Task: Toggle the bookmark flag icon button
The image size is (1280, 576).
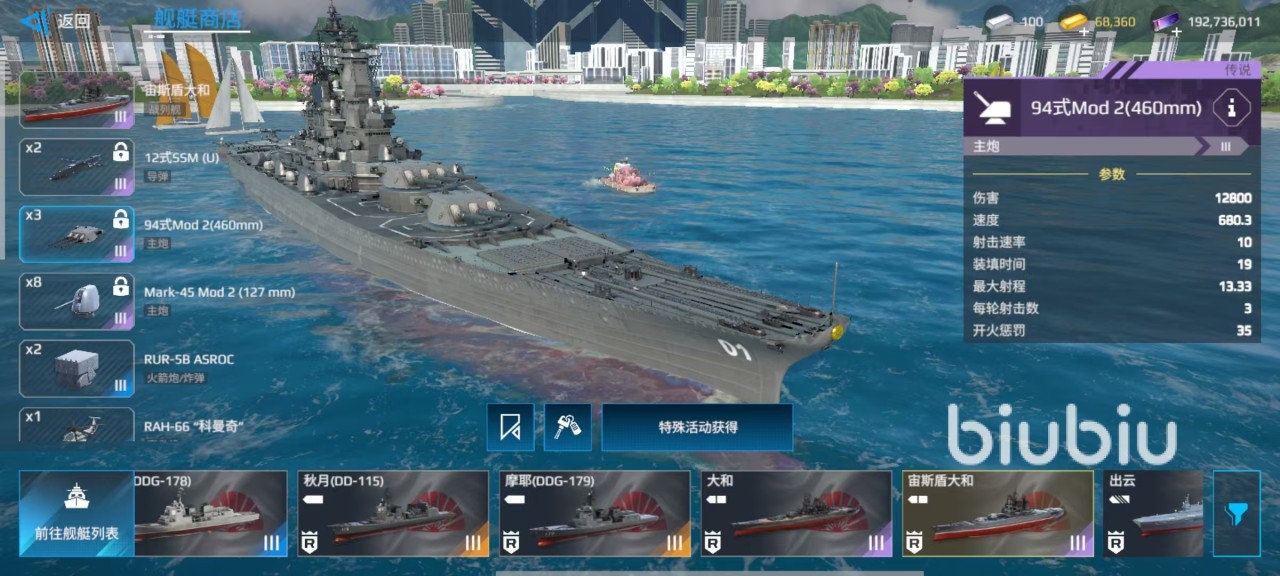Action: [510, 427]
